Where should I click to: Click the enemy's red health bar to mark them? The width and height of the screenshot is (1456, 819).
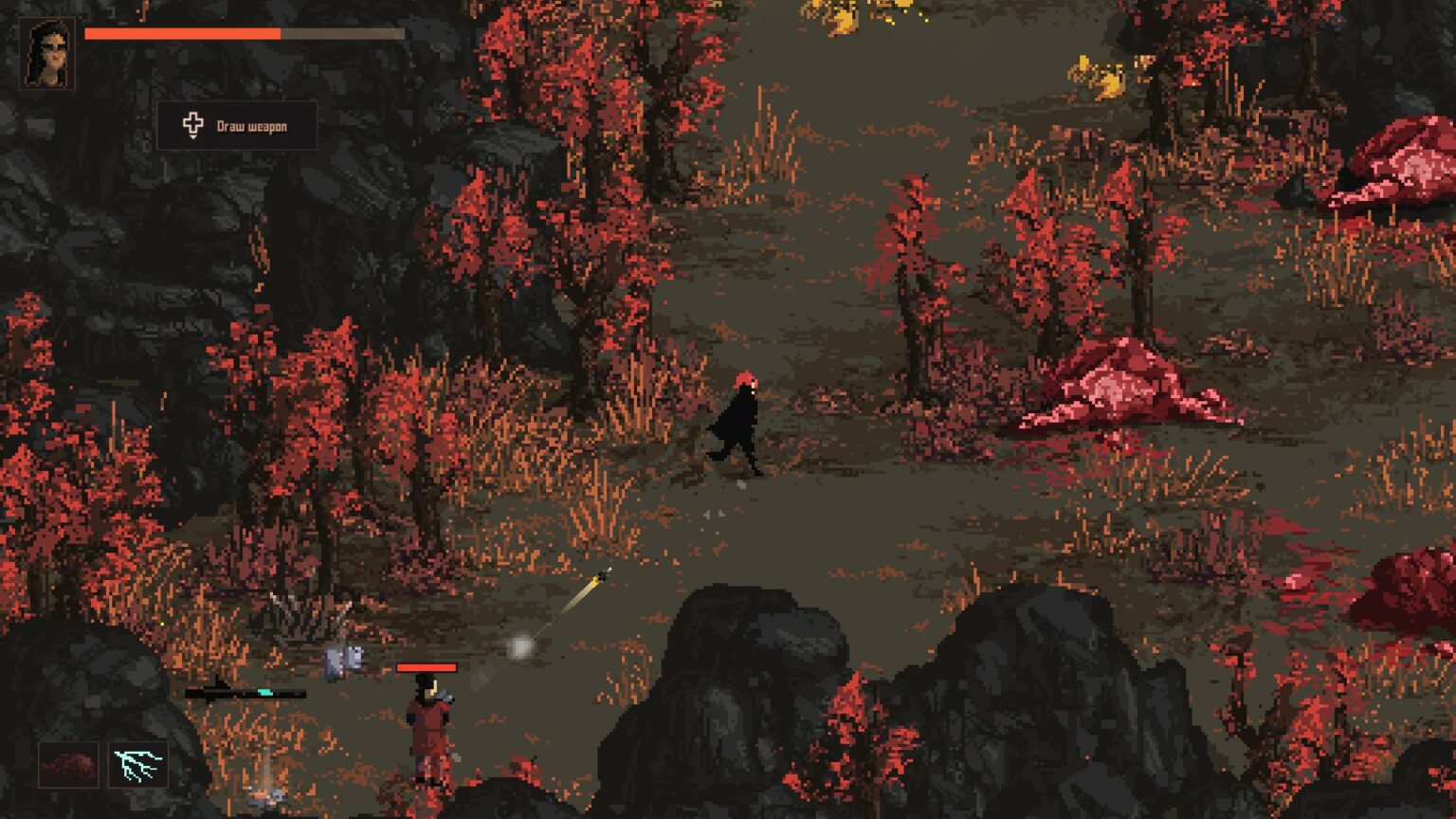click(x=428, y=667)
